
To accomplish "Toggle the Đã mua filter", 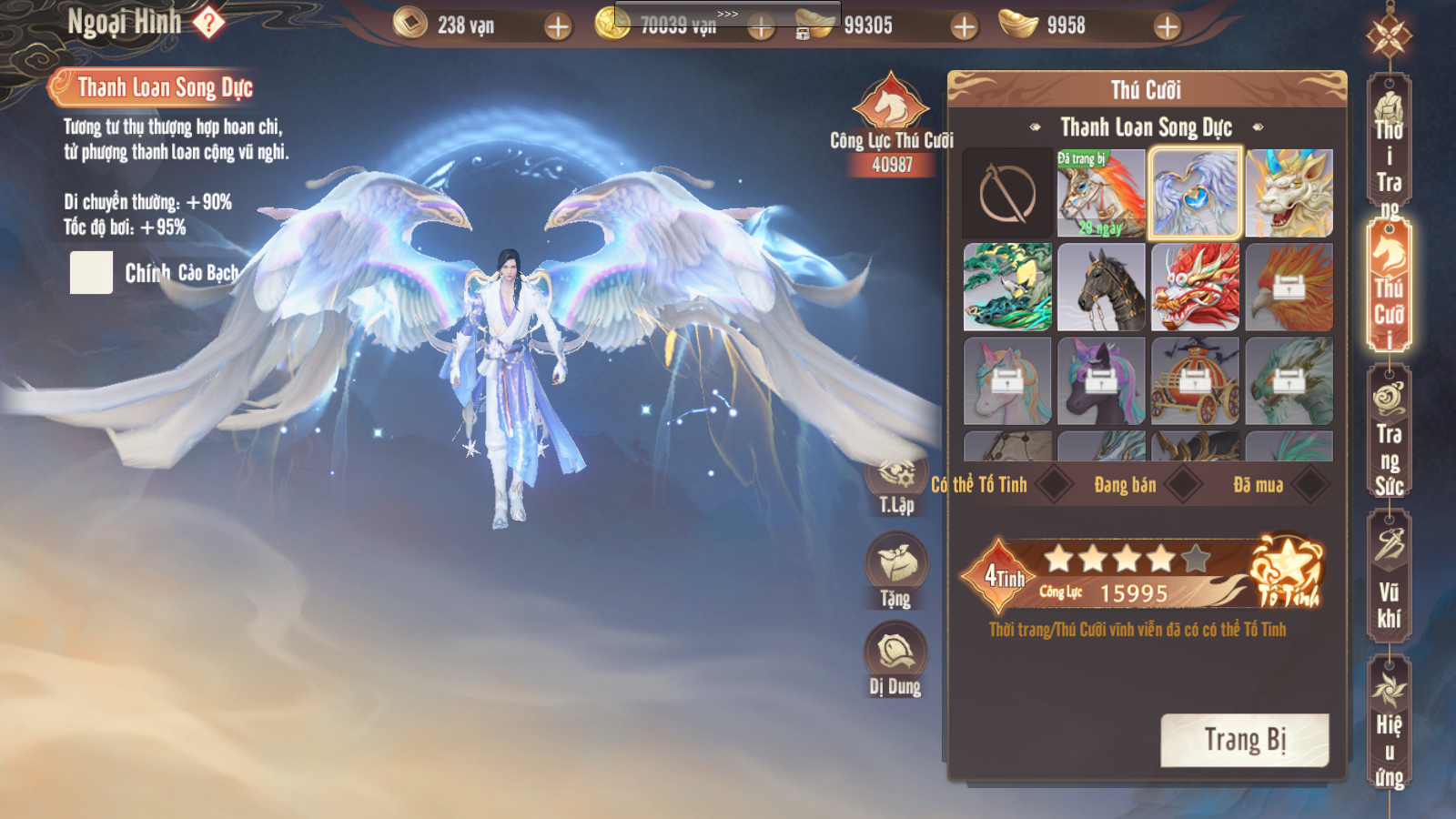I will click(x=1310, y=484).
